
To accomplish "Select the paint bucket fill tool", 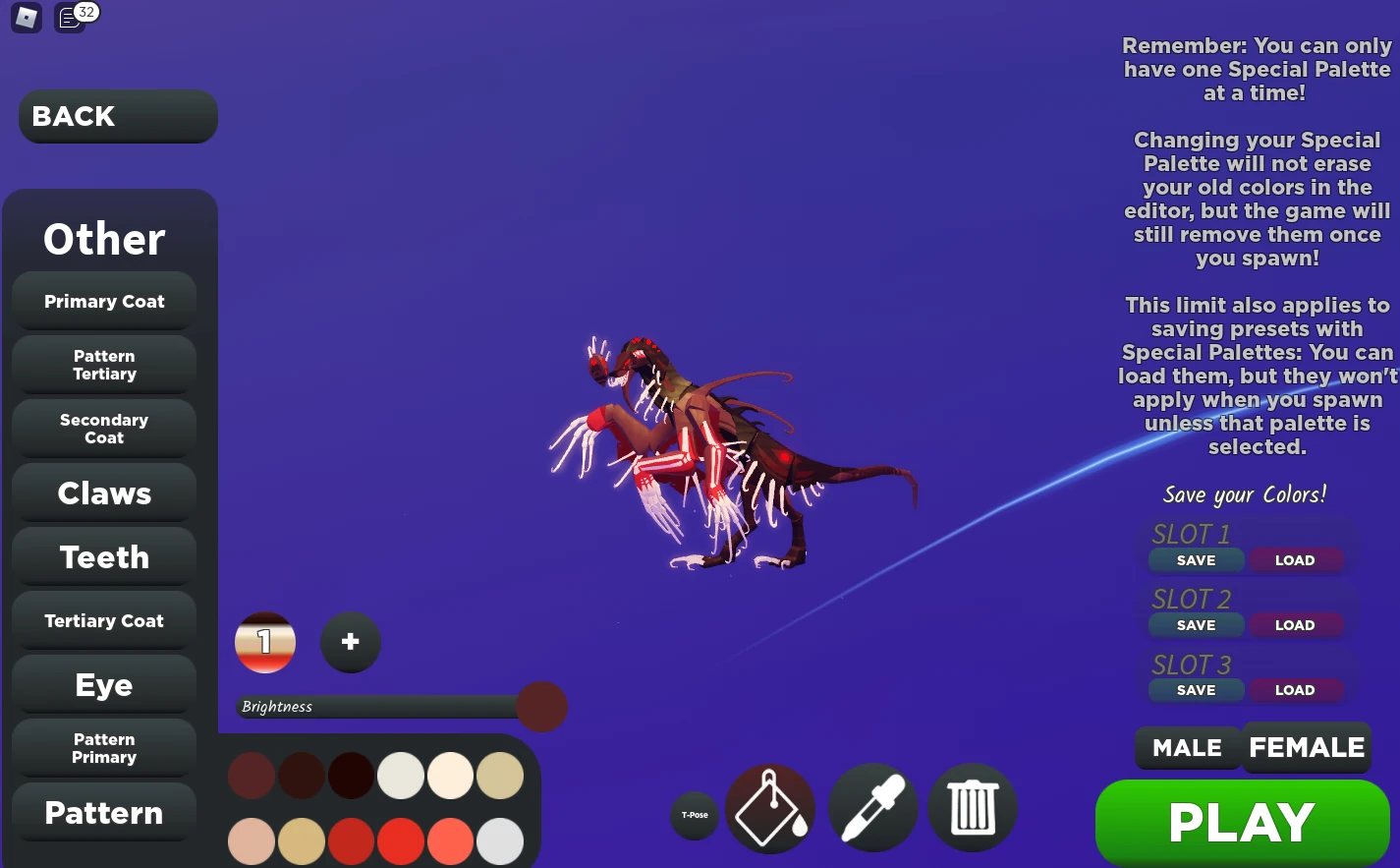I will point(770,808).
